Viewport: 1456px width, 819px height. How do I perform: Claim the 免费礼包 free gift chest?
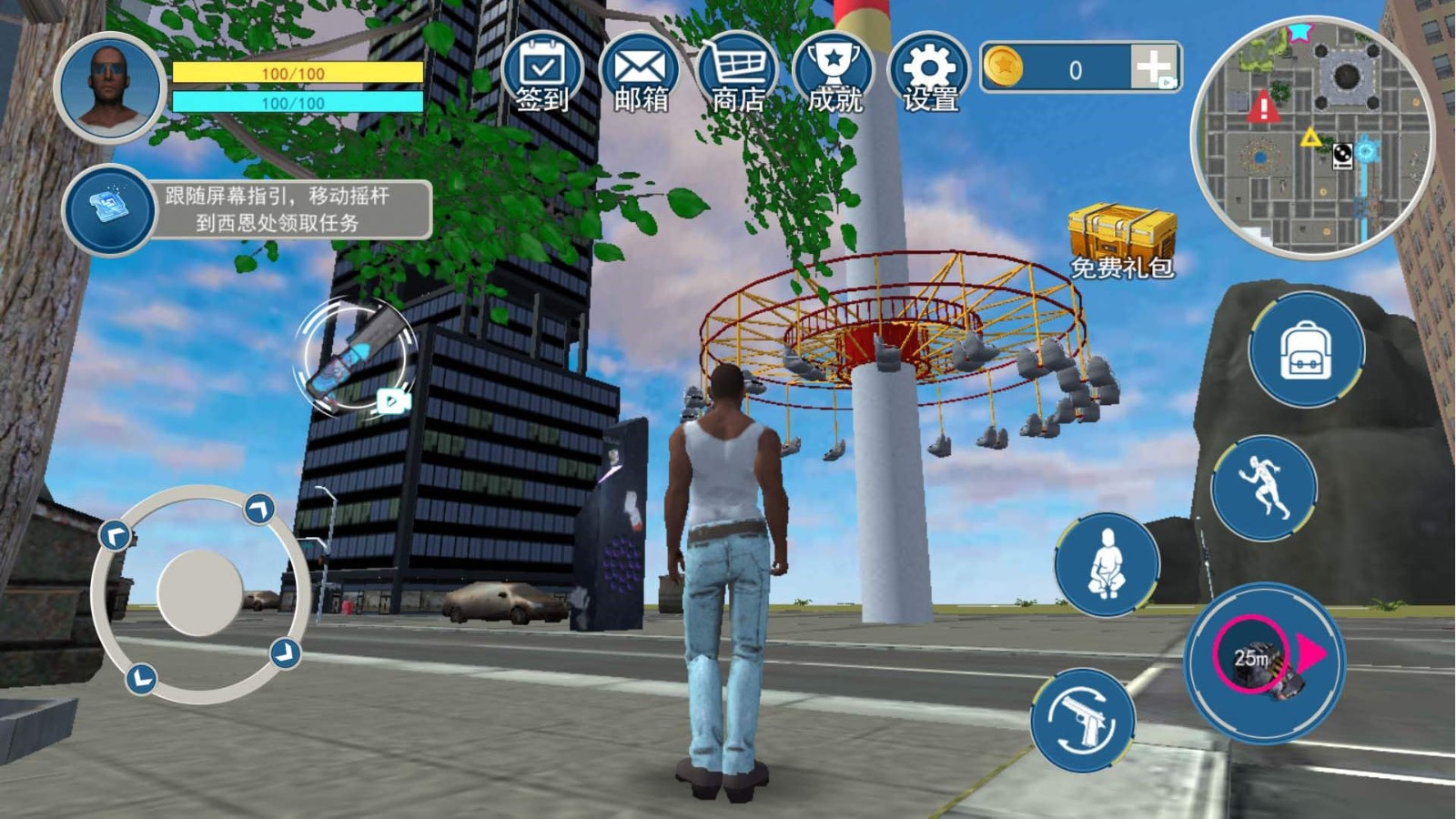pyautogui.click(x=1122, y=240)
